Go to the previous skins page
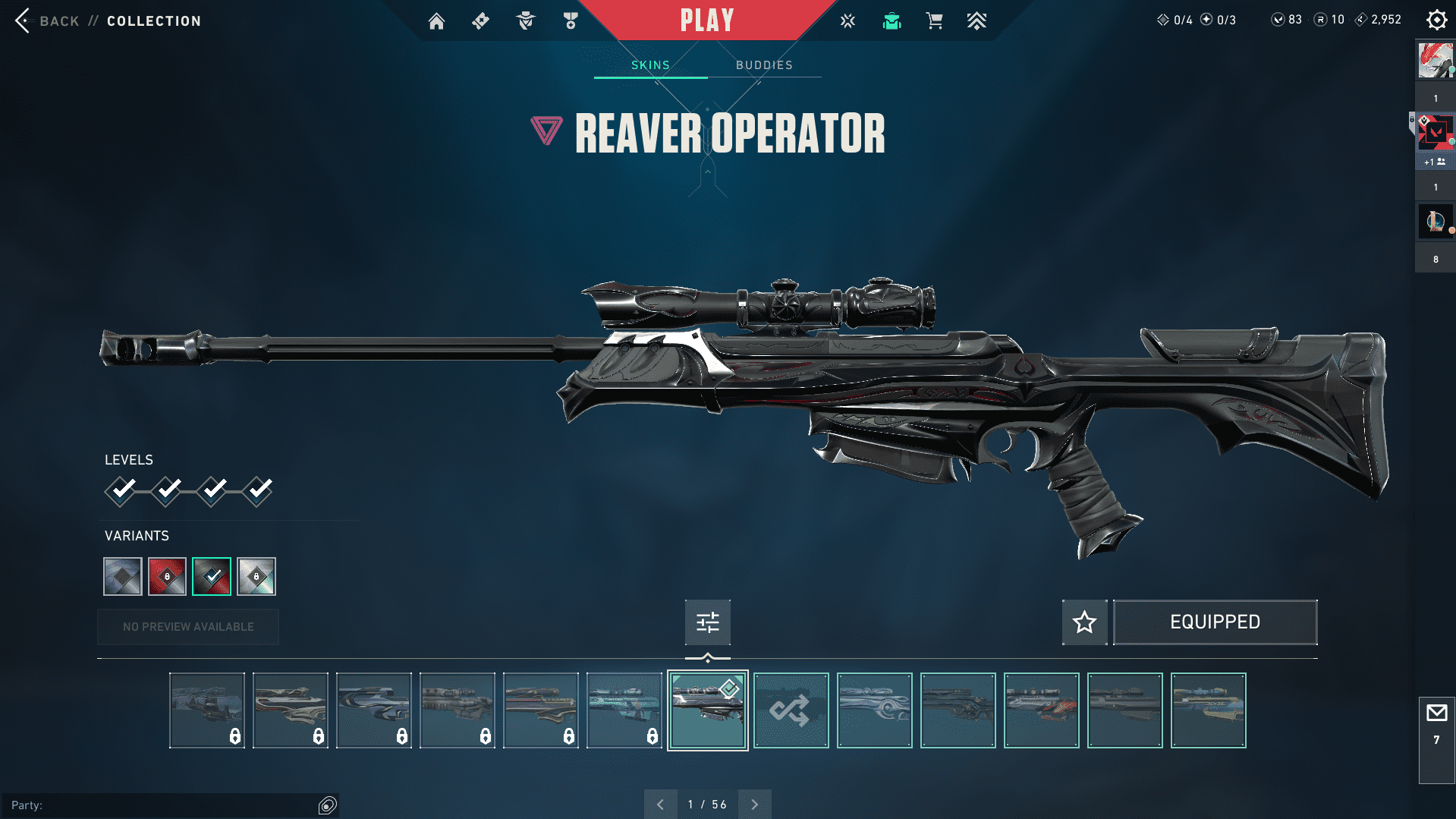 coord(660,805)
